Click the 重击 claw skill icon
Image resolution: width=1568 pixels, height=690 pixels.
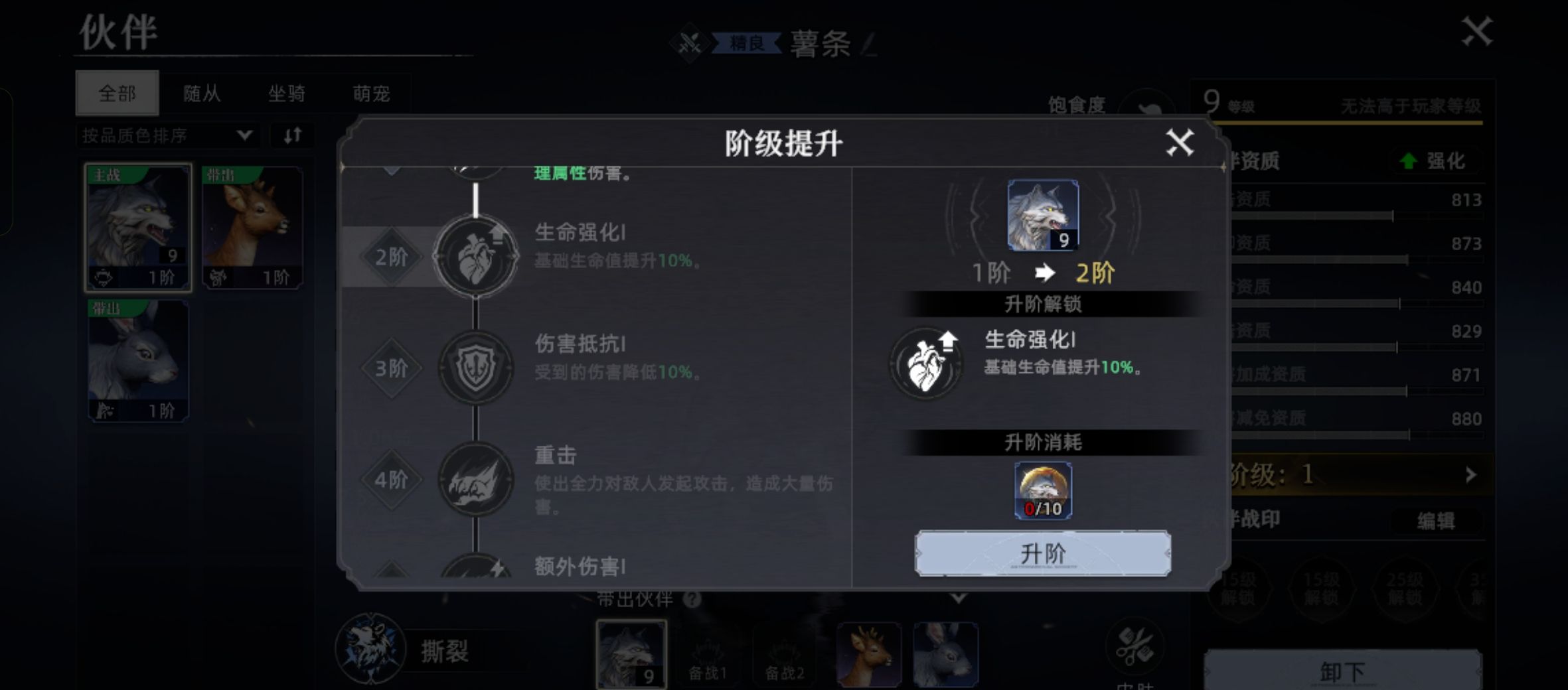pyautogui.click(x=477, y=479)
